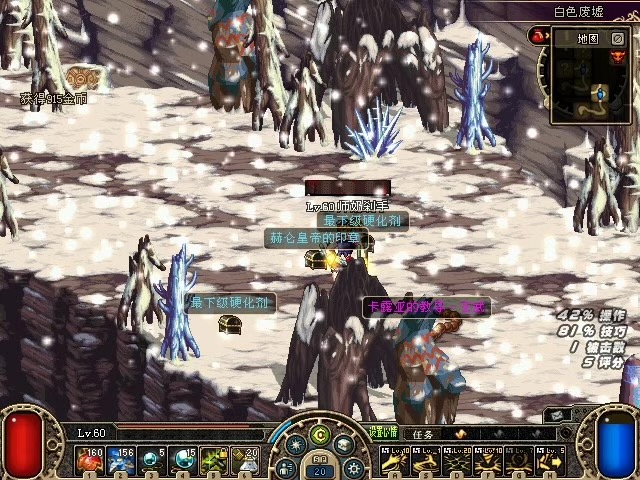
Task: Select the locked green item in slot 5
Action: (x=214, y=460)
